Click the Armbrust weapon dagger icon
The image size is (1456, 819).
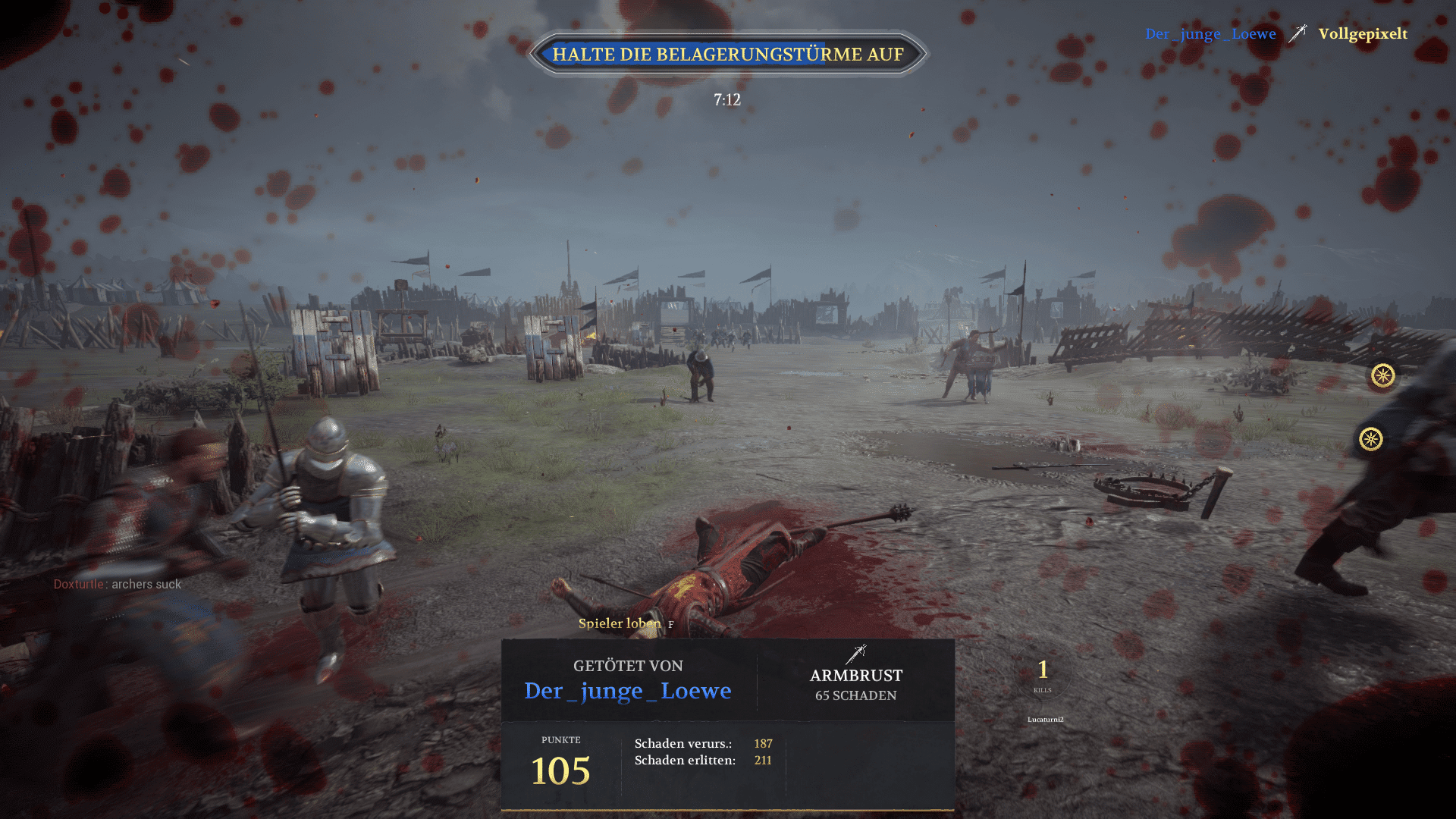tap(856, 654)
